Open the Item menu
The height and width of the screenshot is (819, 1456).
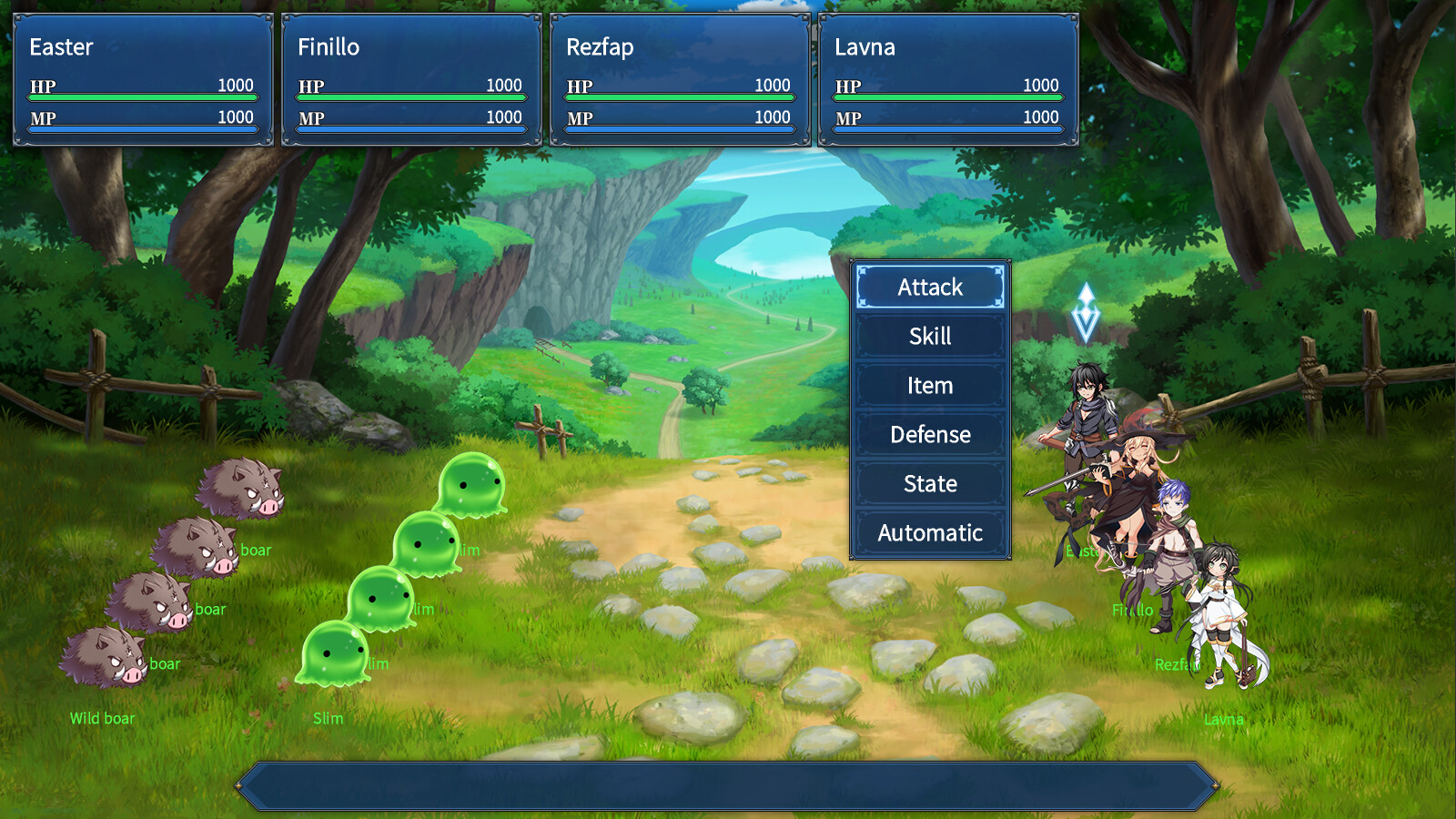coord(929,385)
